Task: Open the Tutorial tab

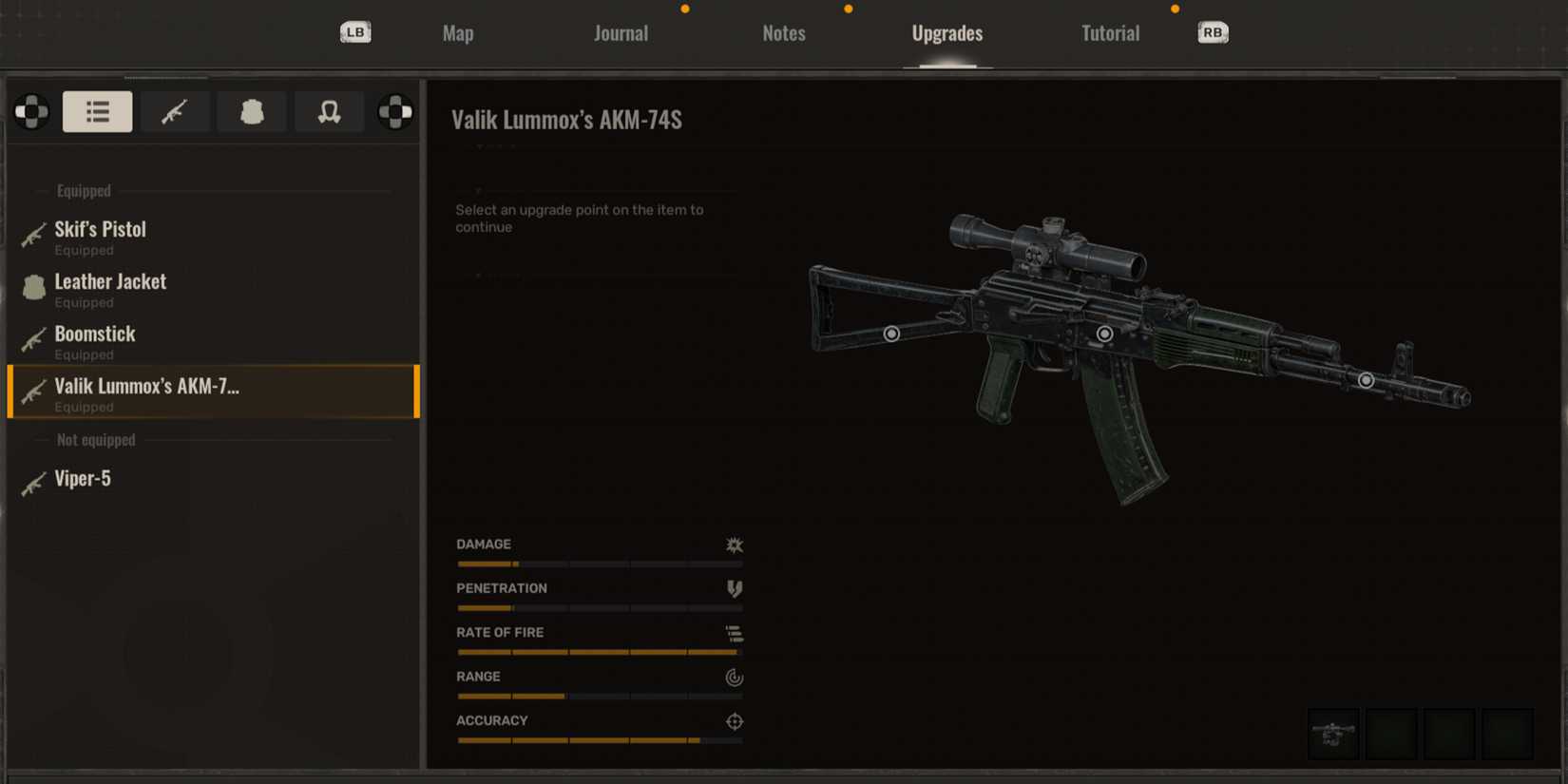Action: pyautogui.click(x=1110, y=33)
